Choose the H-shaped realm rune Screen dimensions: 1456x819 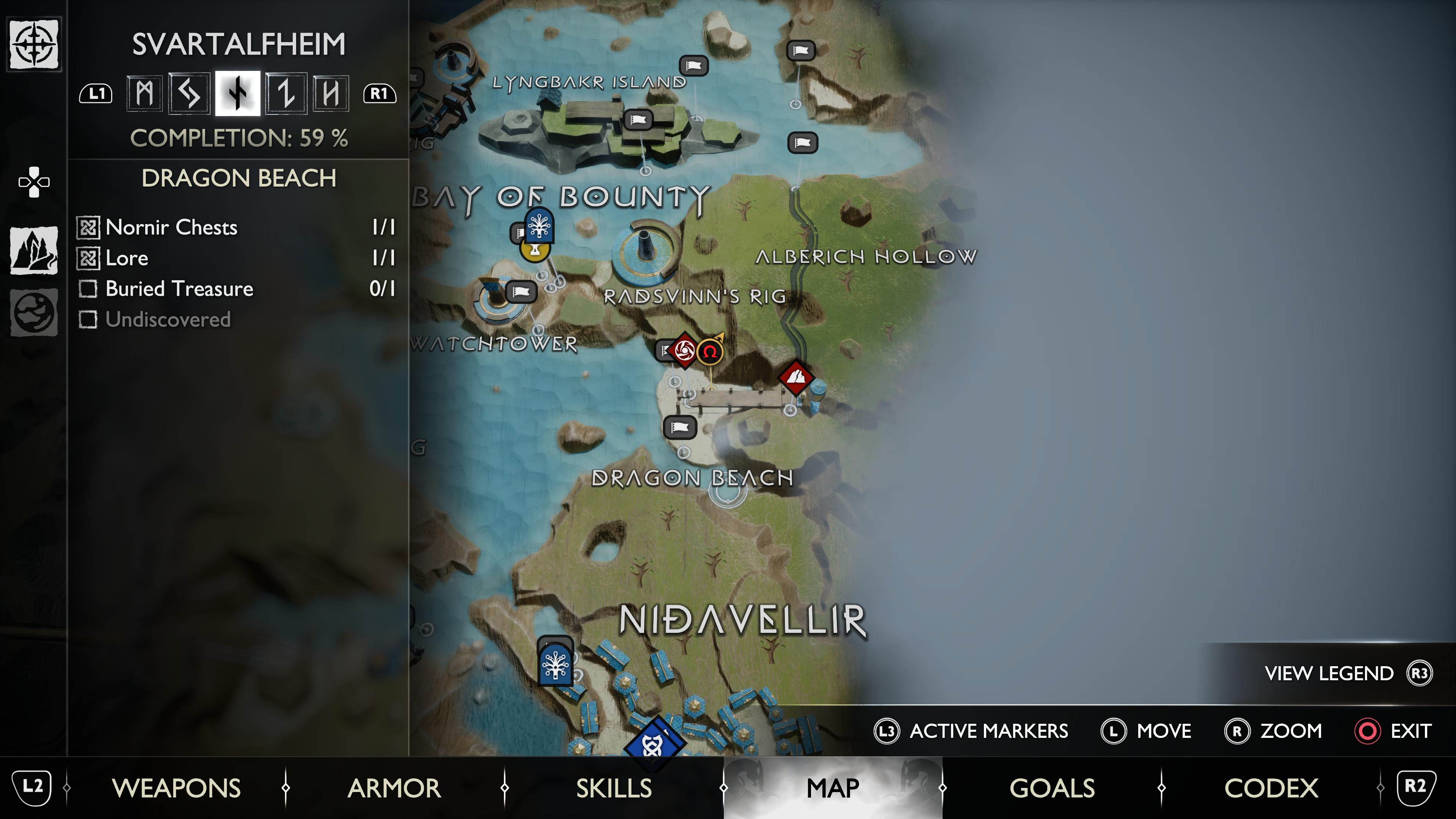pyautogui.click(x=331, y=93)
